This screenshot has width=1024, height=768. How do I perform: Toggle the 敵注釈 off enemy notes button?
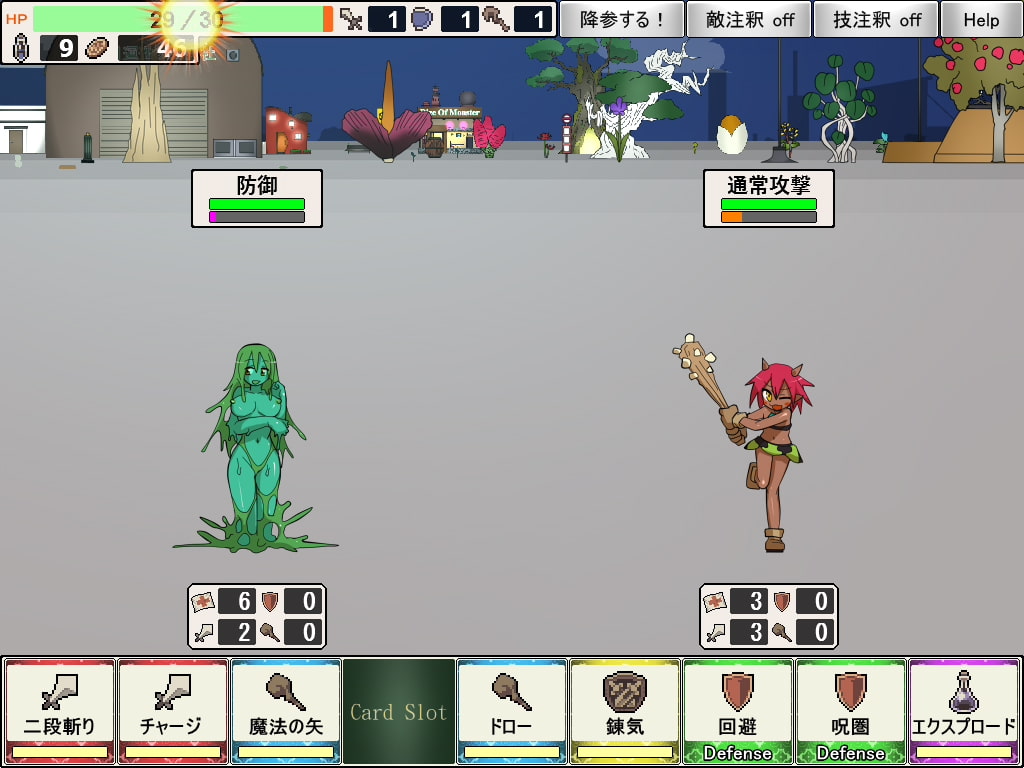click(x=749, y=19)
